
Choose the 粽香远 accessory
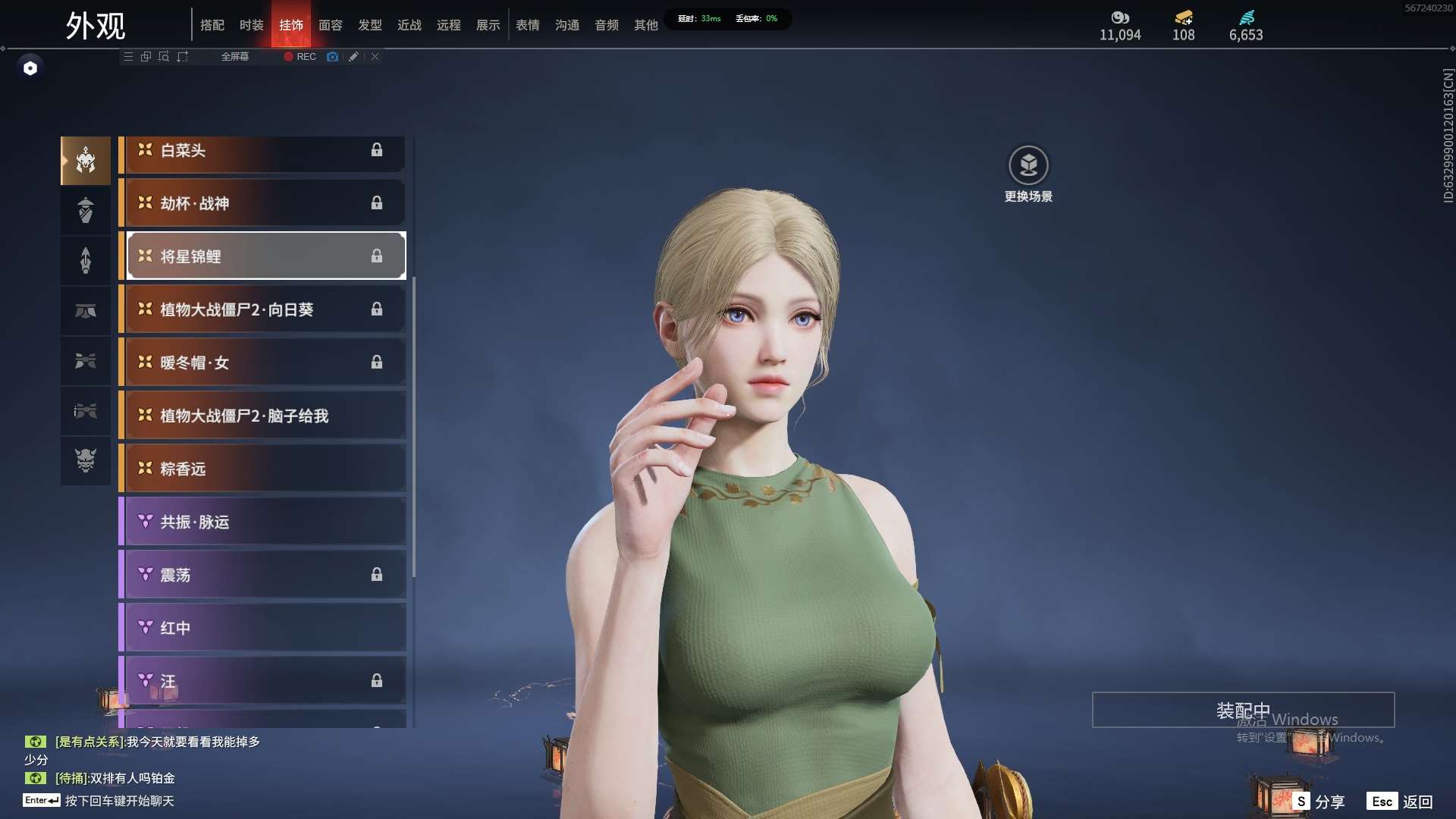[262, 469]
